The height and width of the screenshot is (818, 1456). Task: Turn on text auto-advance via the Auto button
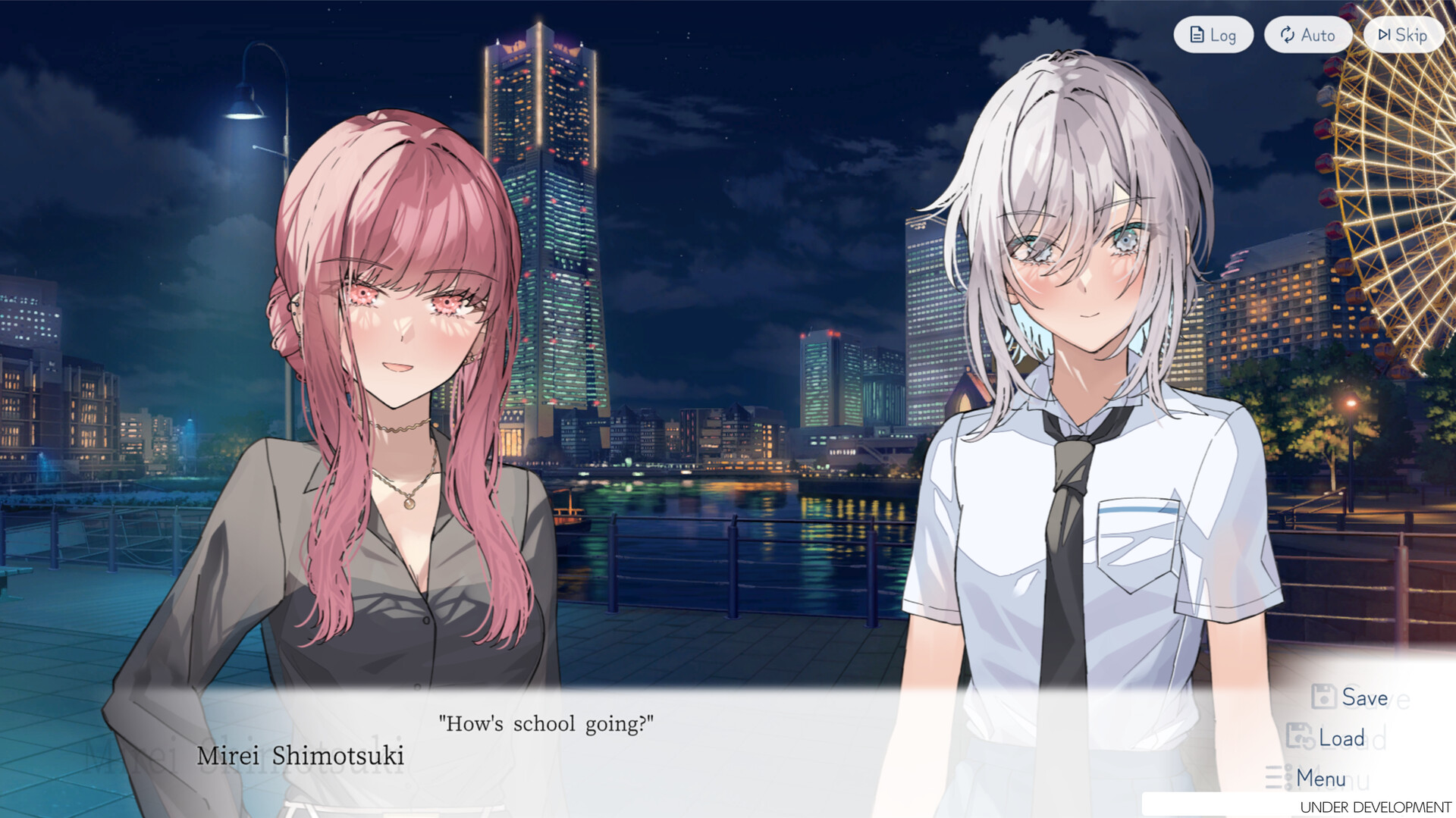point(1307,34)
